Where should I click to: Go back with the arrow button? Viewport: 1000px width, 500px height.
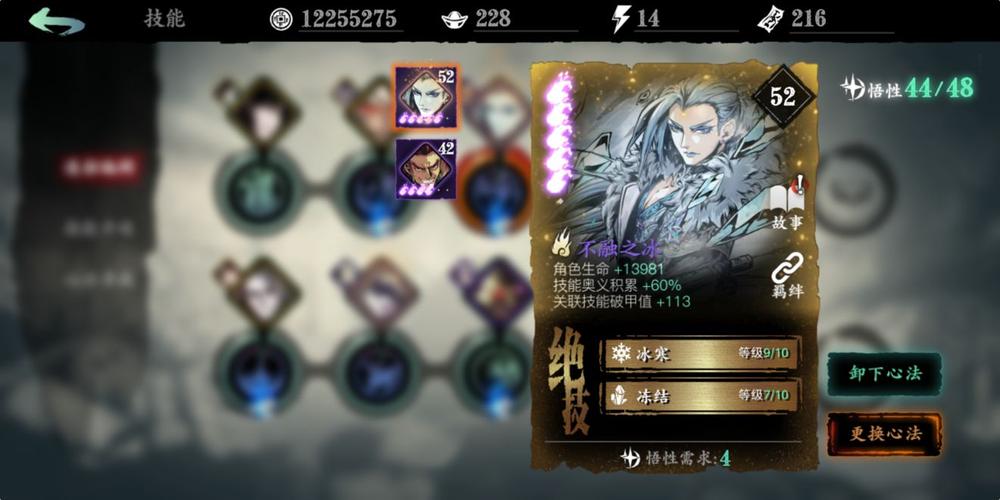tap(56, 21)
